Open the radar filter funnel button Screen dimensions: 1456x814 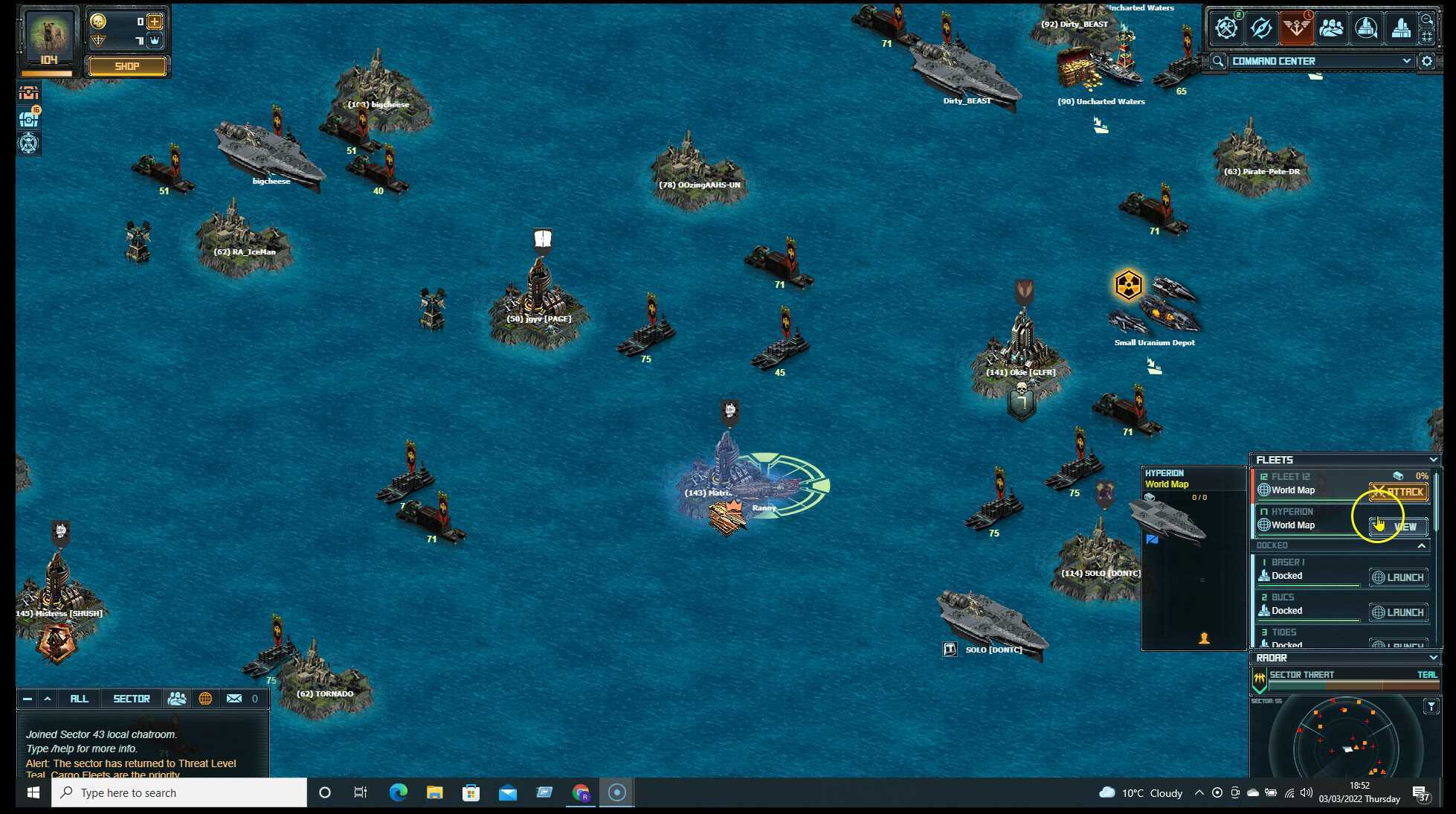tap(1431, 706)
